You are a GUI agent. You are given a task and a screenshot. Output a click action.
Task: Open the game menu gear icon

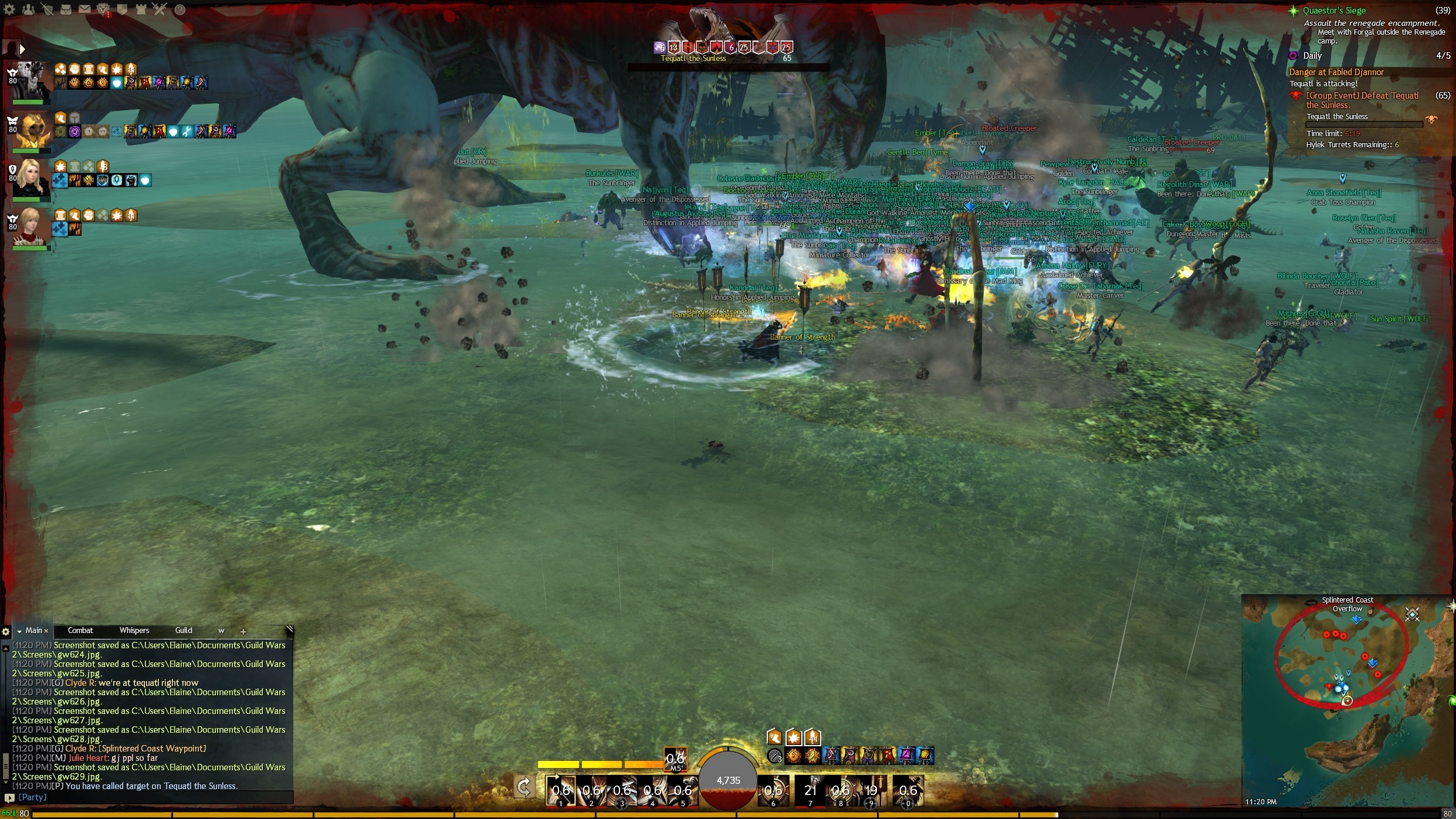pyautogui.click(x=10, y=9)
